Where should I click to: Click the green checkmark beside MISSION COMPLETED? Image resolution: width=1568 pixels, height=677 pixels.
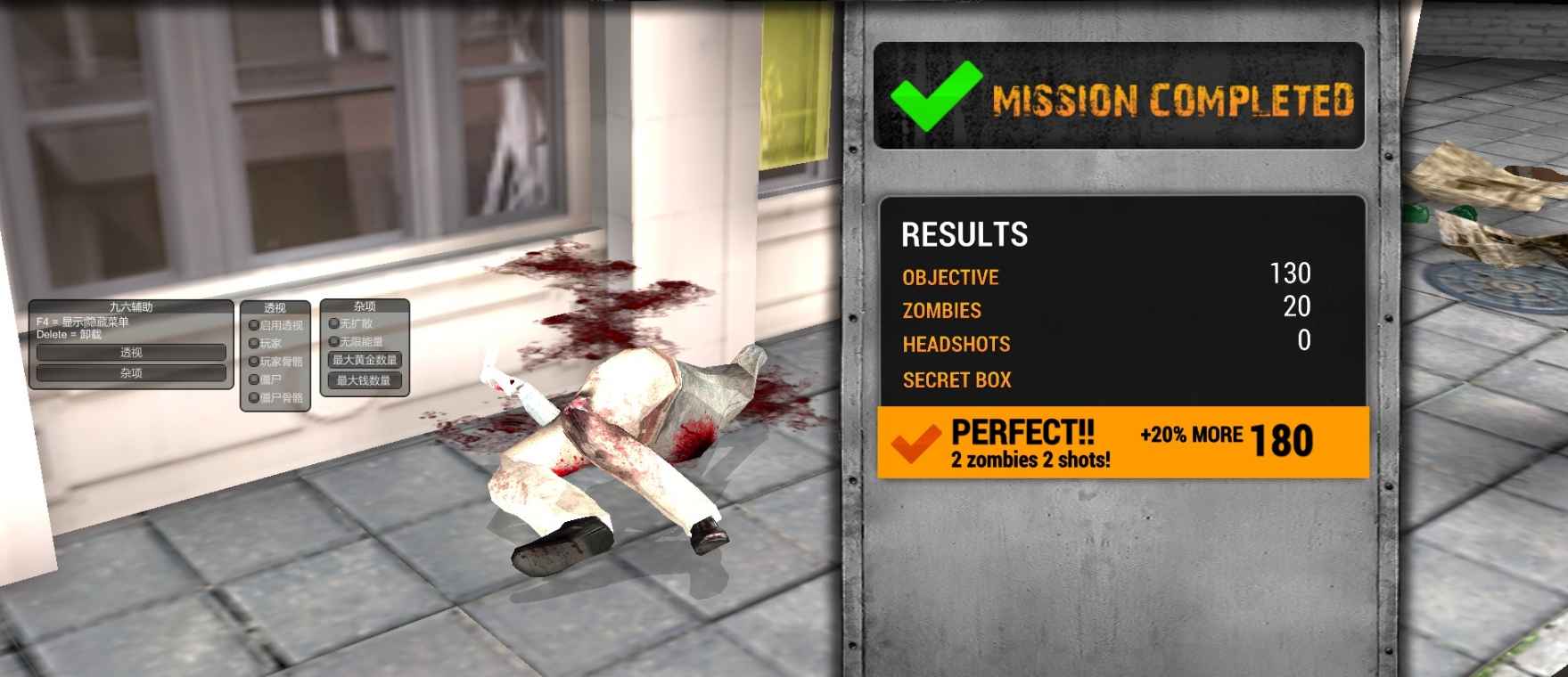point(932,94)
